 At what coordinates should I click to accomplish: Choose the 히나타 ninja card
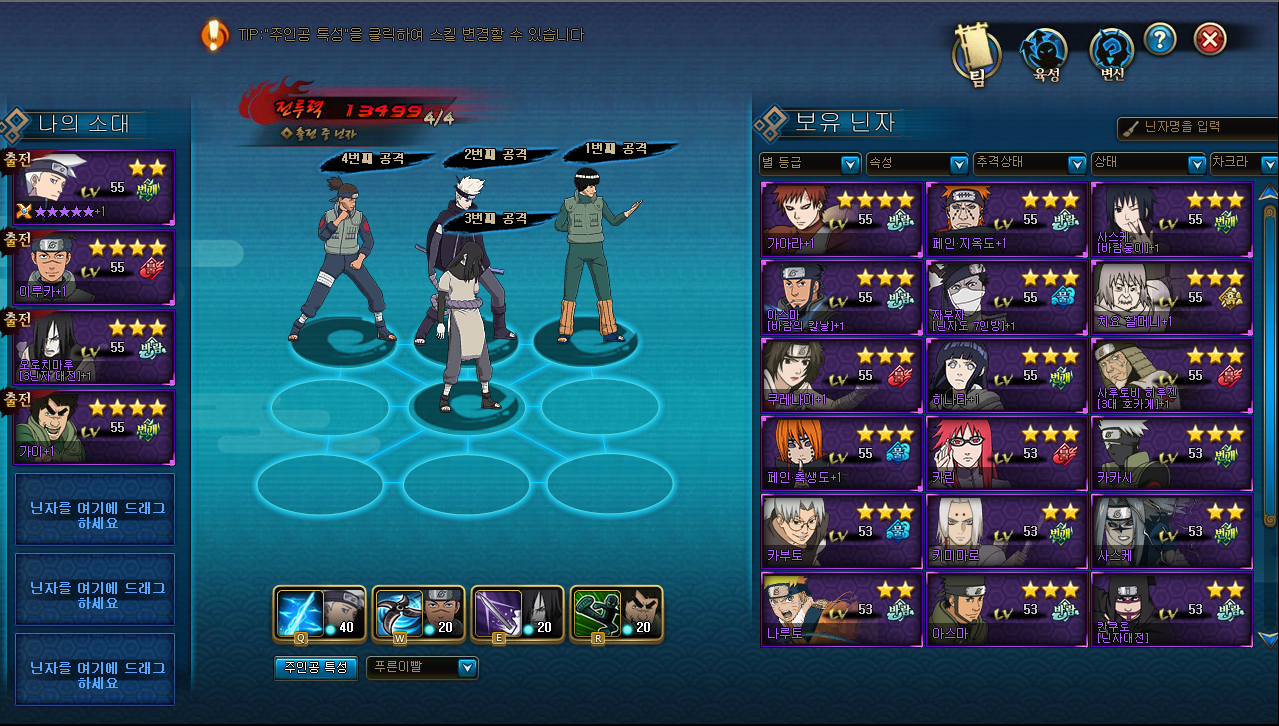(x=1006, y=375)
